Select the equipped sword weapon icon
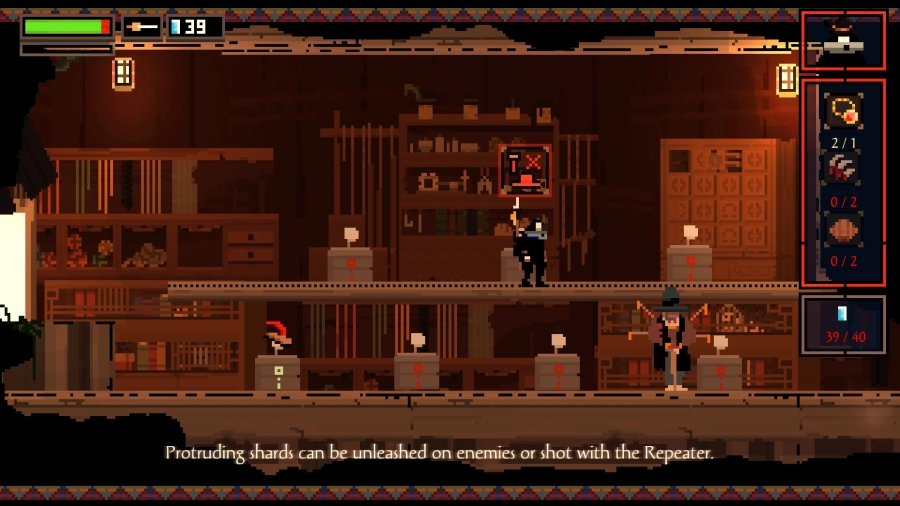This screenshot has width=900, height=506. [141, 27]
